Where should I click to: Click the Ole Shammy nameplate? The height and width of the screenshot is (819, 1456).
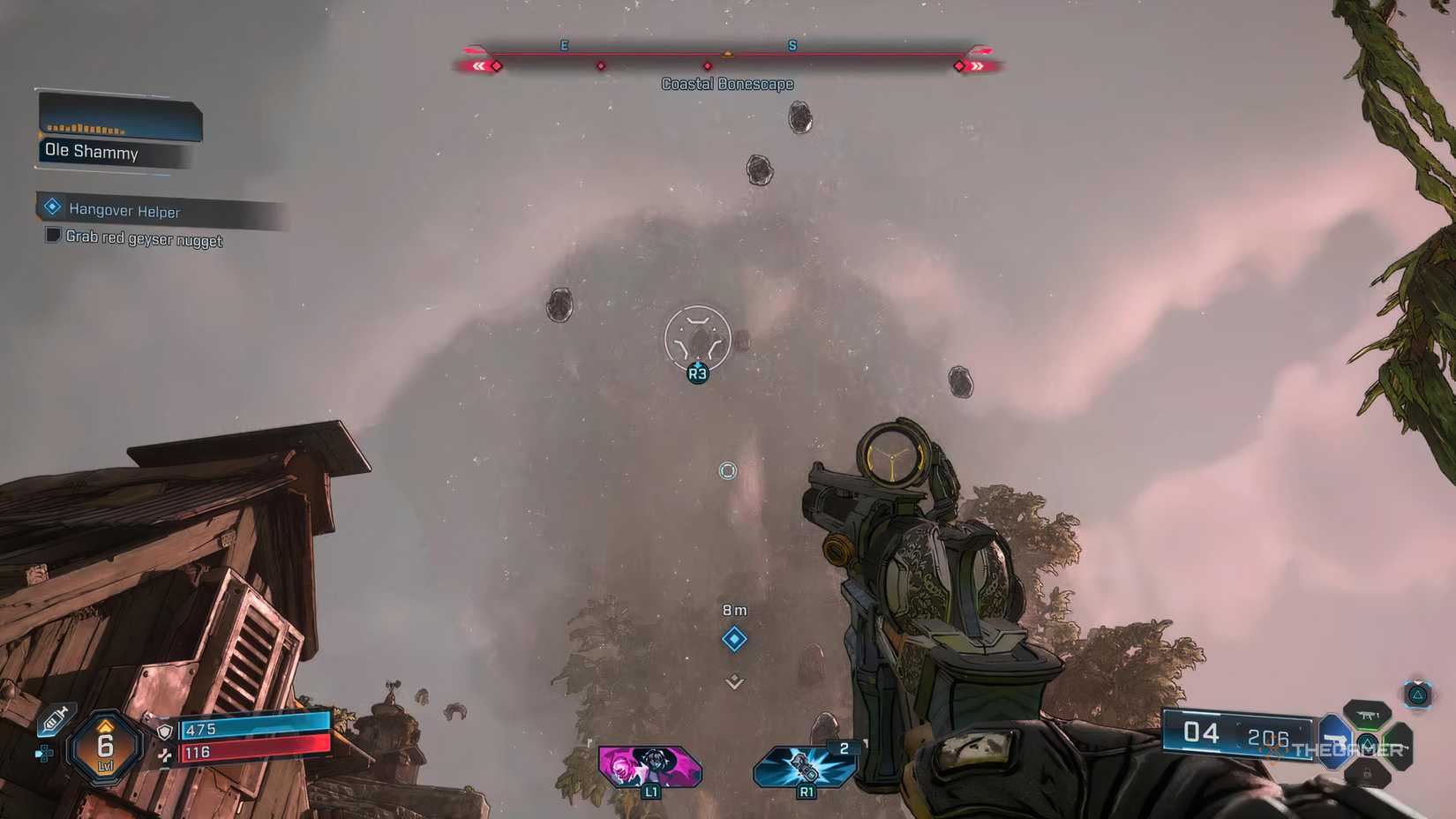(92, 152)
